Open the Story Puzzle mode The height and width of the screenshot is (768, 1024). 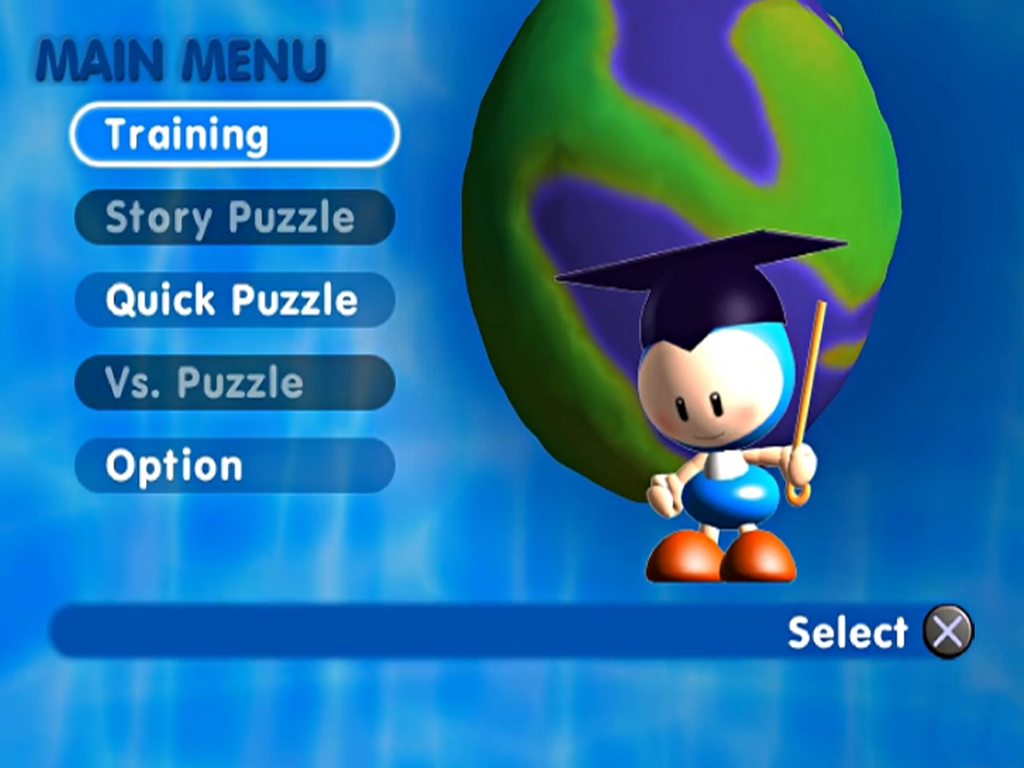pyautogui.click(x=234, y=217)
